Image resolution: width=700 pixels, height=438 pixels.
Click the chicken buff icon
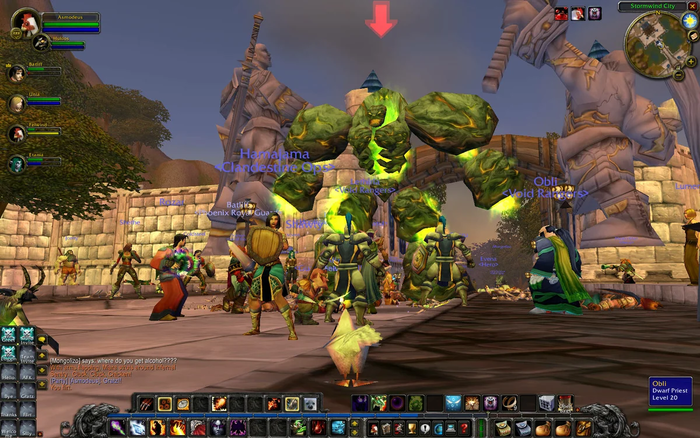point(578,14)
